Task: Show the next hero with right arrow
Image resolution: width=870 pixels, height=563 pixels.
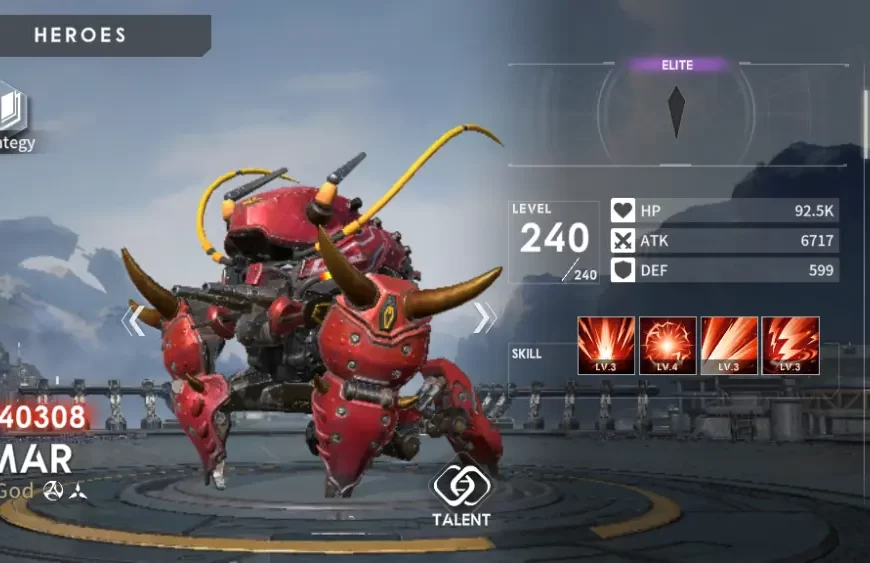Action: (x=484, y=318)
